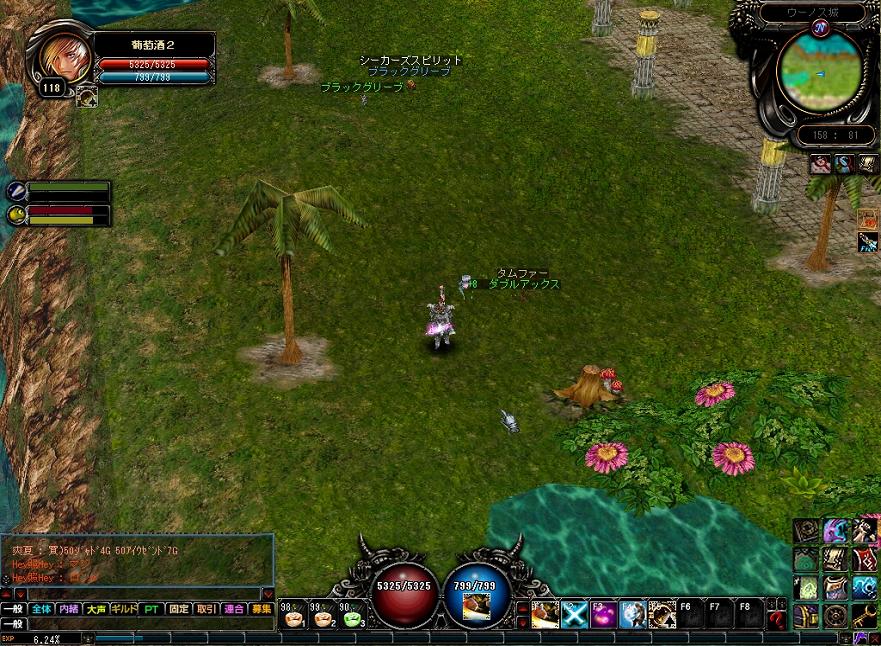Open the 取引 trade chat tab

tap(206, 608)
